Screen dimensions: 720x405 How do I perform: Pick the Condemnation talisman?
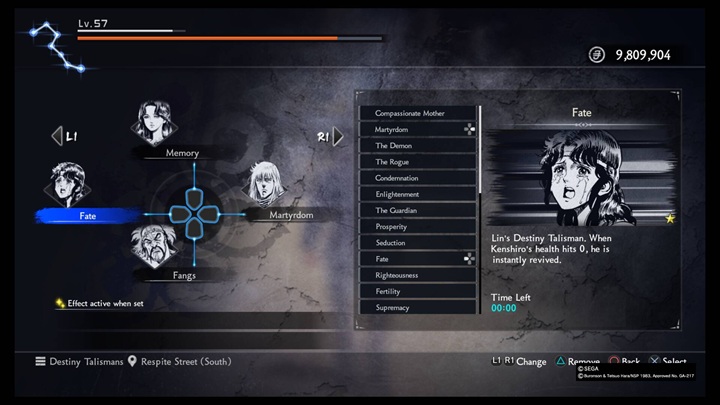[x=418, y=178]
